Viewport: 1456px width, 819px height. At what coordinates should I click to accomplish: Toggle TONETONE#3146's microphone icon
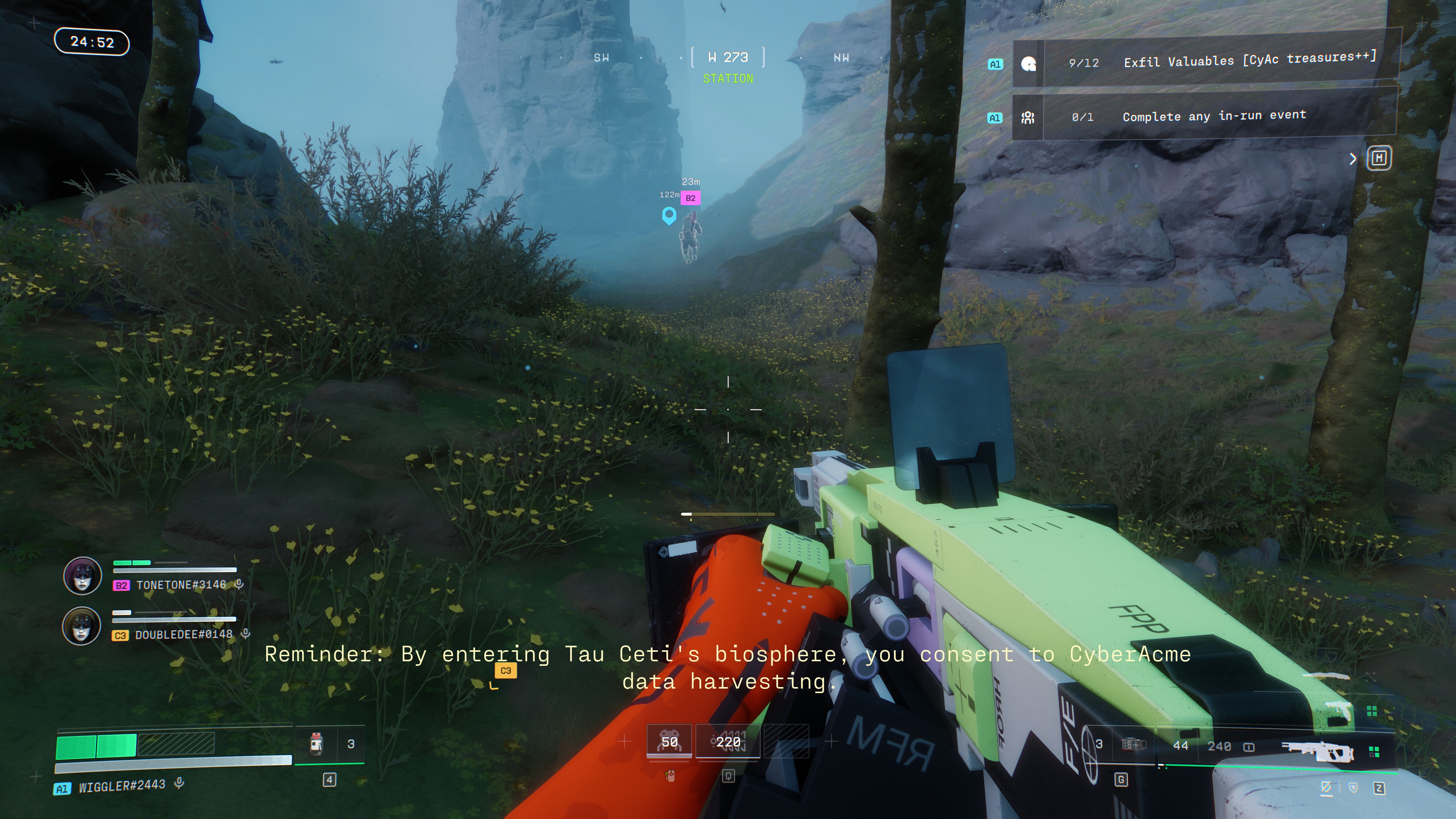pos(239,584)
